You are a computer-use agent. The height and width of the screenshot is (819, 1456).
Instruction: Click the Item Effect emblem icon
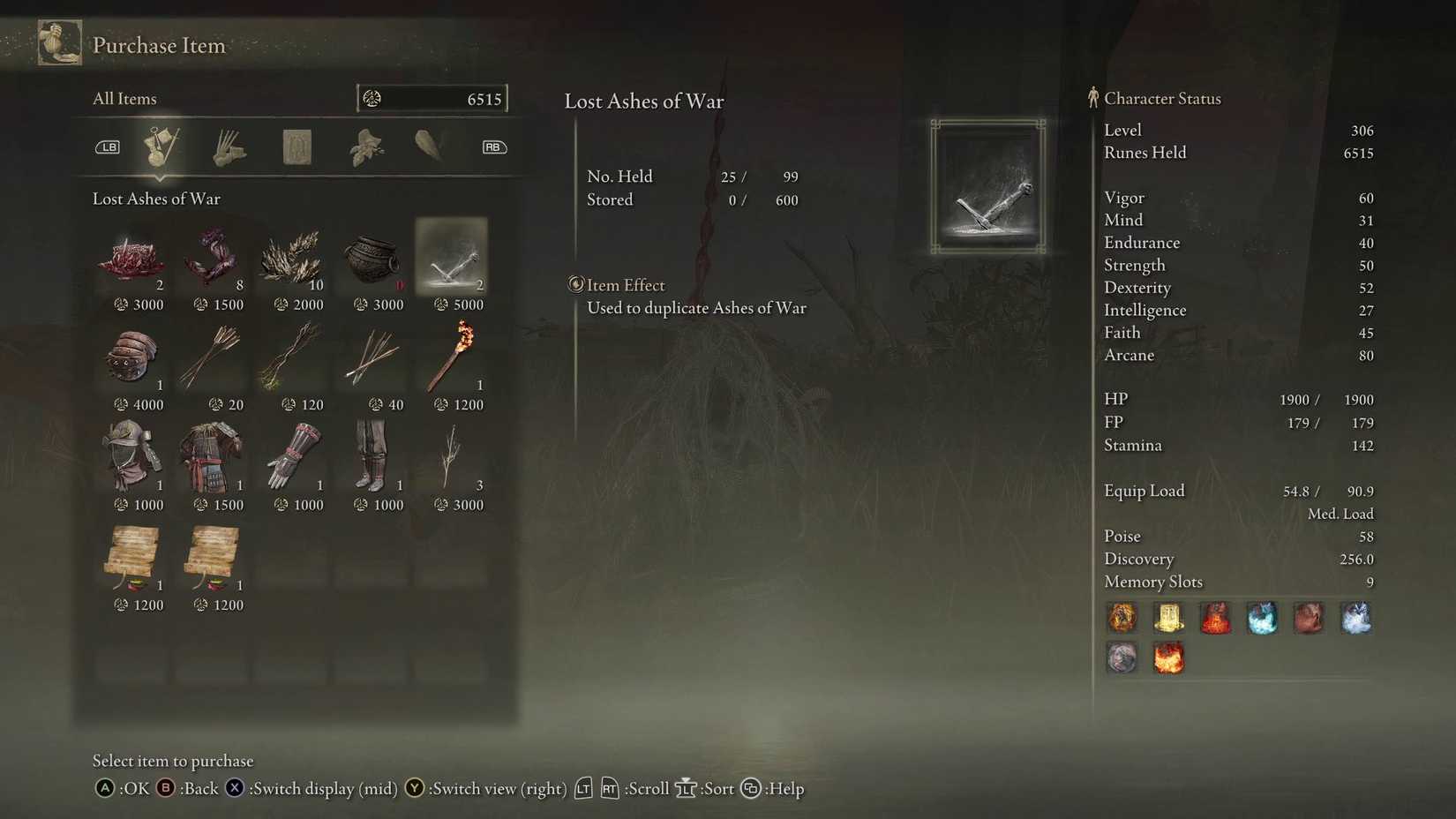(x=576, y=284)
